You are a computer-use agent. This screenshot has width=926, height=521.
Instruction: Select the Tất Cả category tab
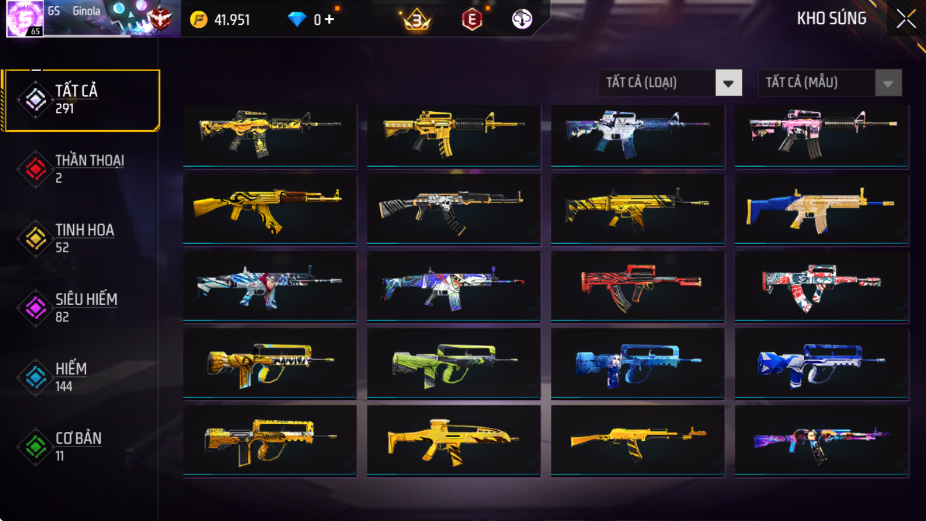[x=81, y=100]
